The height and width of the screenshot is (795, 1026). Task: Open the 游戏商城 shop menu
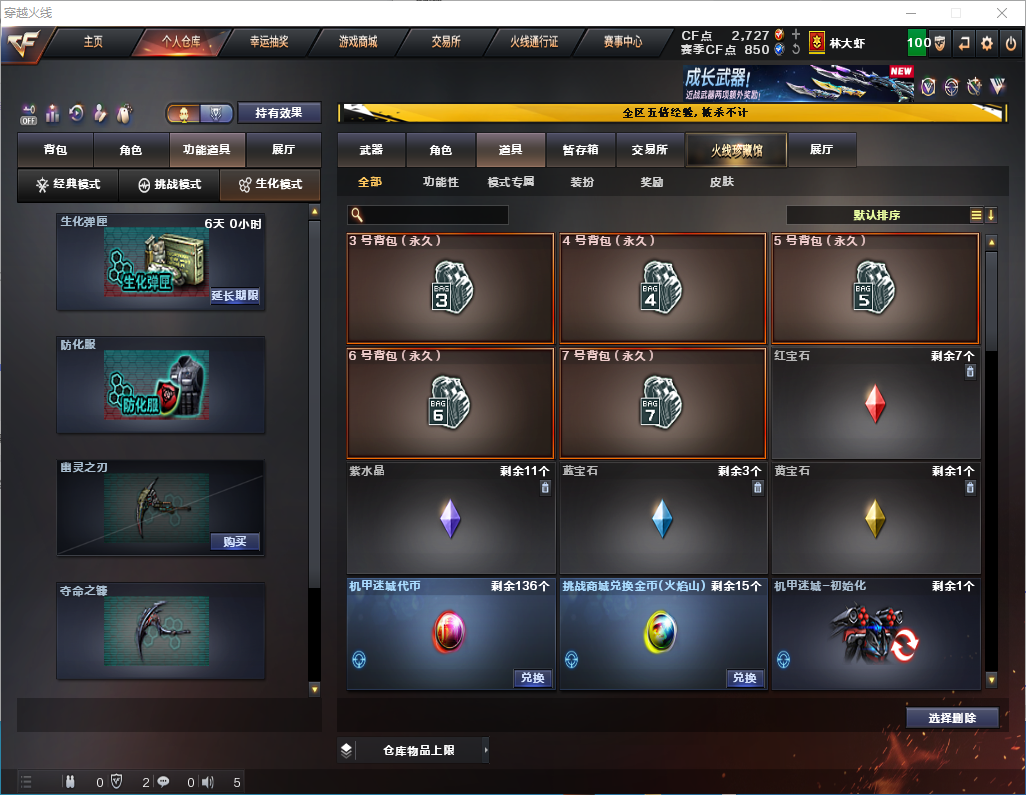357,42
